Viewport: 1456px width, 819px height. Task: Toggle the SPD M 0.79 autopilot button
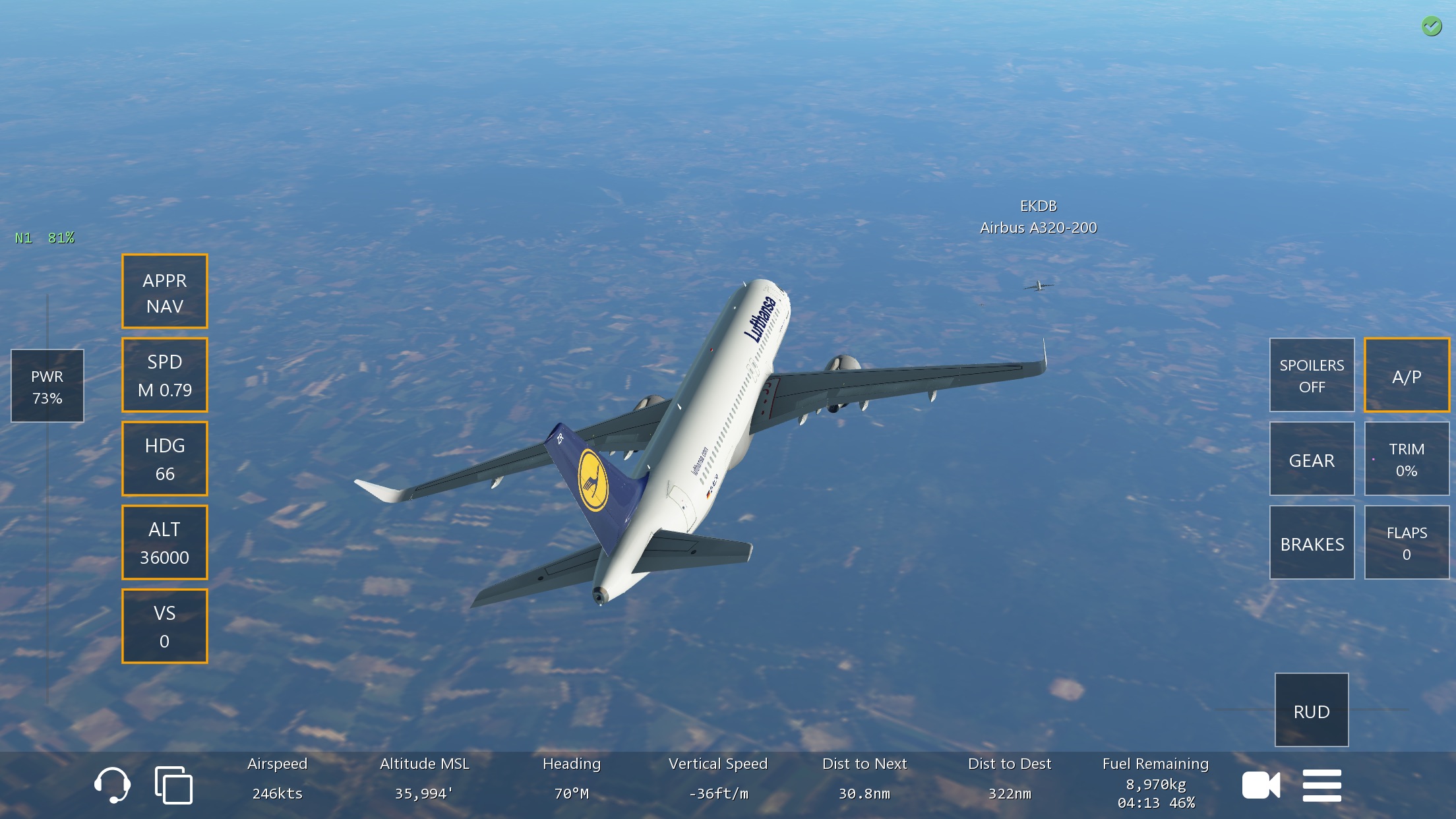[x=165, y=375]
